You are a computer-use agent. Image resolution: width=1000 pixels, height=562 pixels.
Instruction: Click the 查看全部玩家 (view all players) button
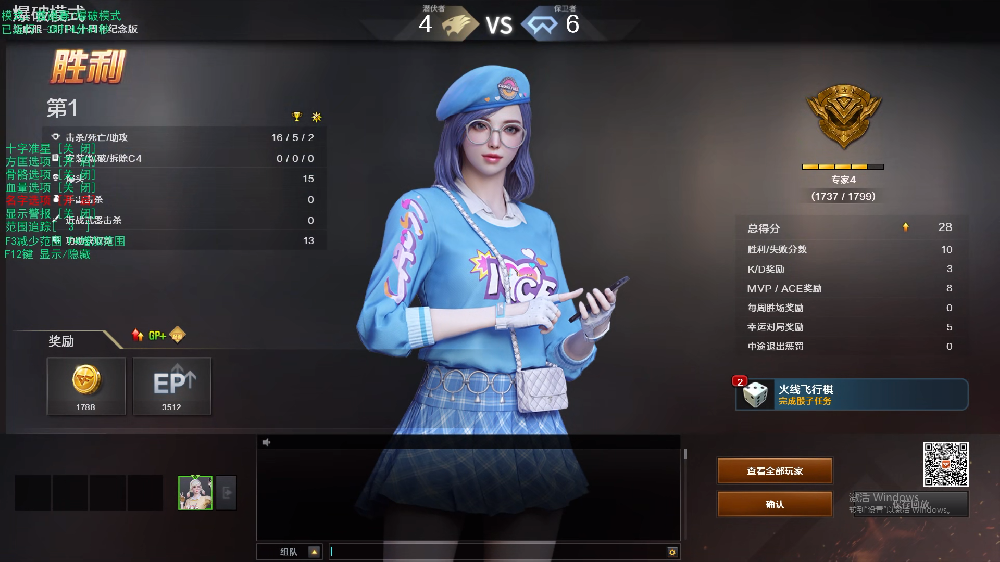click(774, 471)
